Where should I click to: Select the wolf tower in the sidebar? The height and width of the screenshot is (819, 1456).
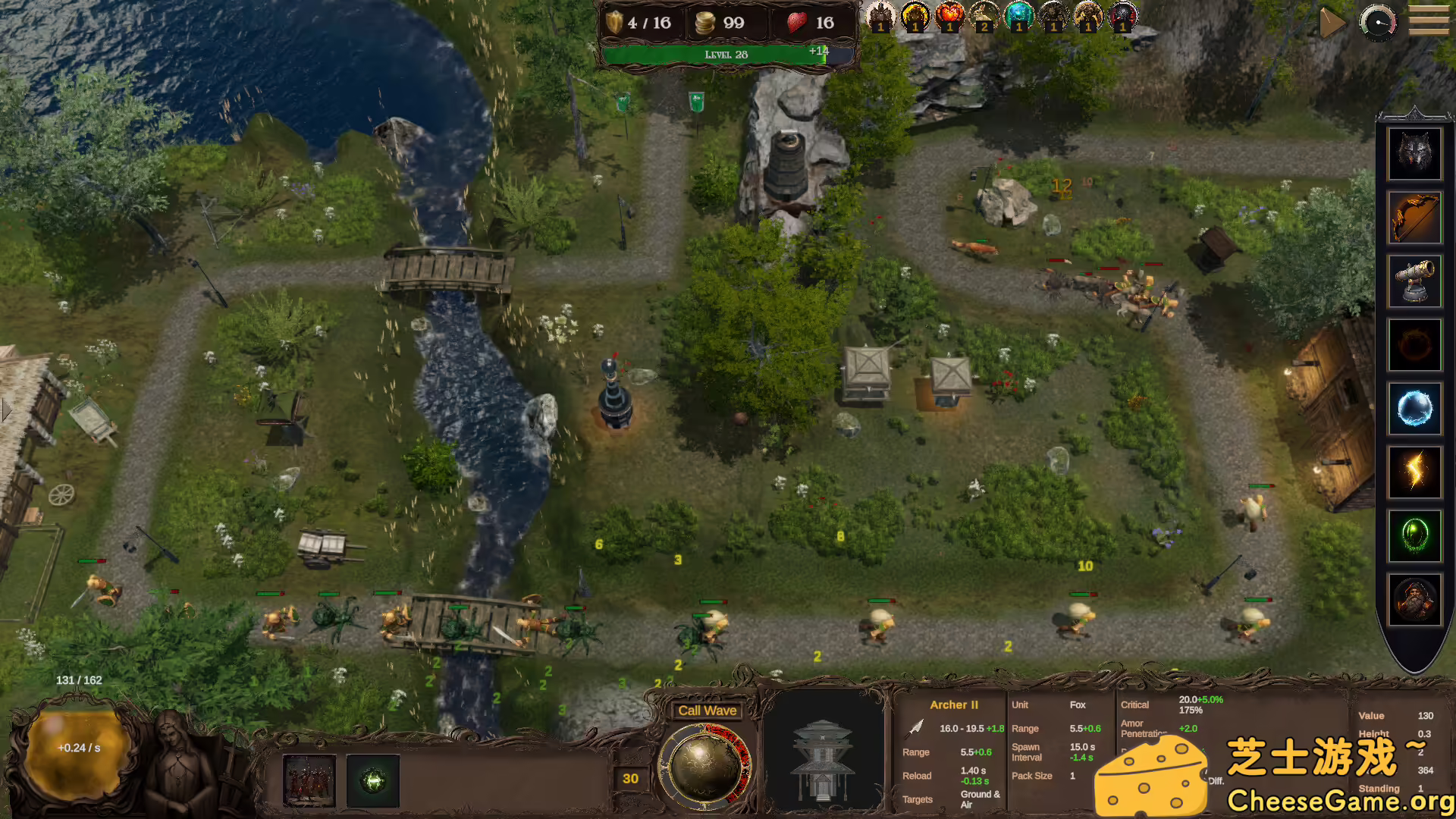coord(1415,154)
